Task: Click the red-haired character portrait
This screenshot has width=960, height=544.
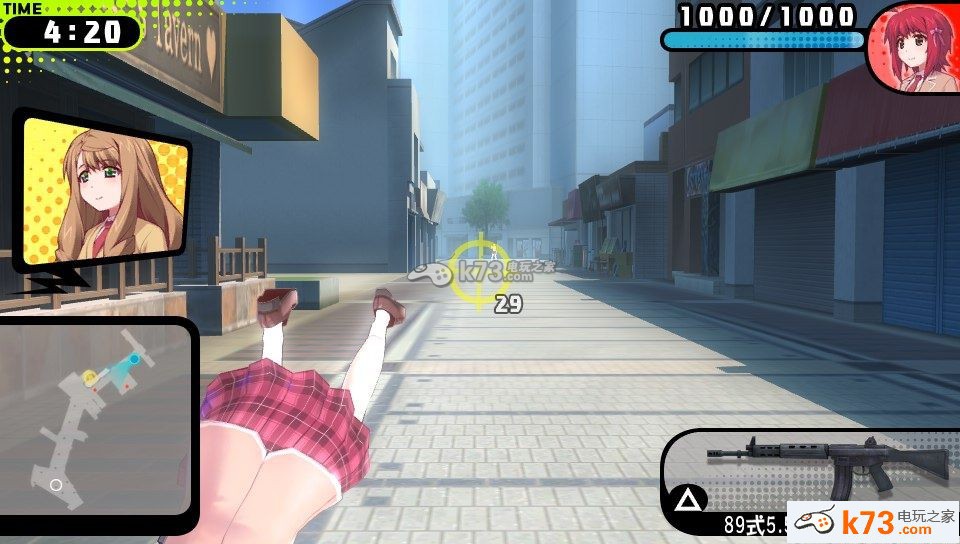Action: pos(912,48)
